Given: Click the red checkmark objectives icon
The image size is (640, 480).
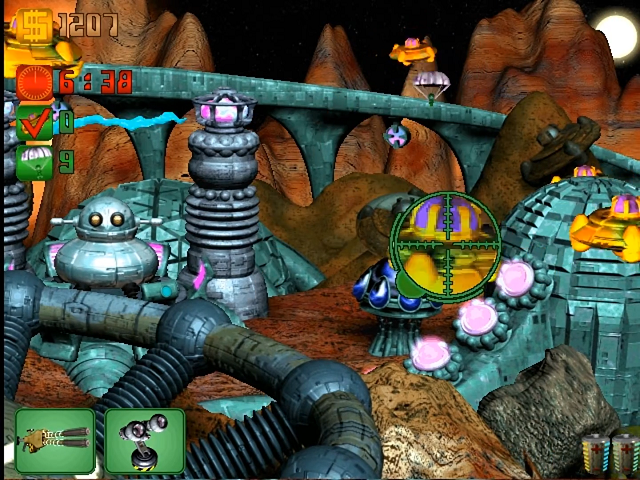Looking at the screenshot, I should (x=34, y=124).
